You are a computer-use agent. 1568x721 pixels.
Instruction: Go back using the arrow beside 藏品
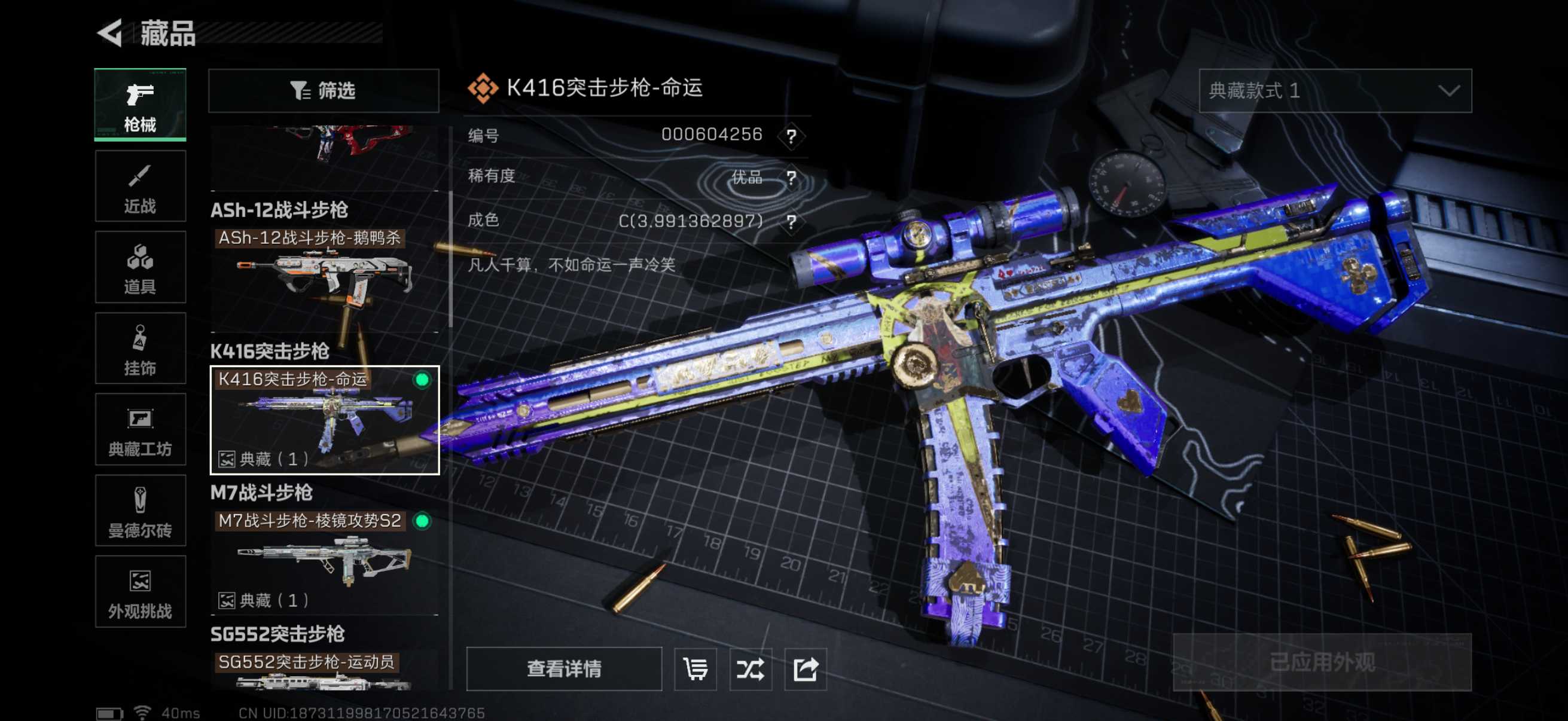click(111, 33)
